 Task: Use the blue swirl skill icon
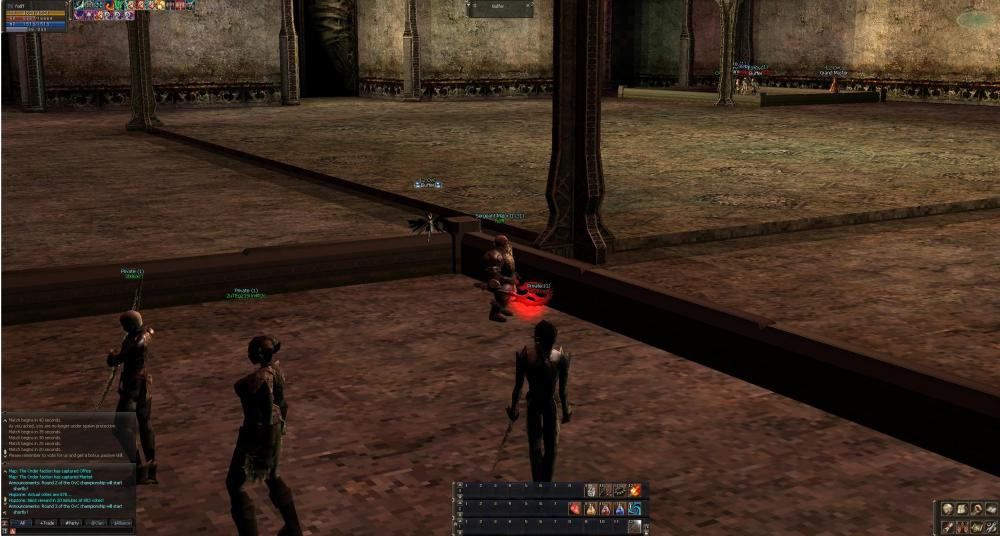pyautogui.click(x=635, y=509)
